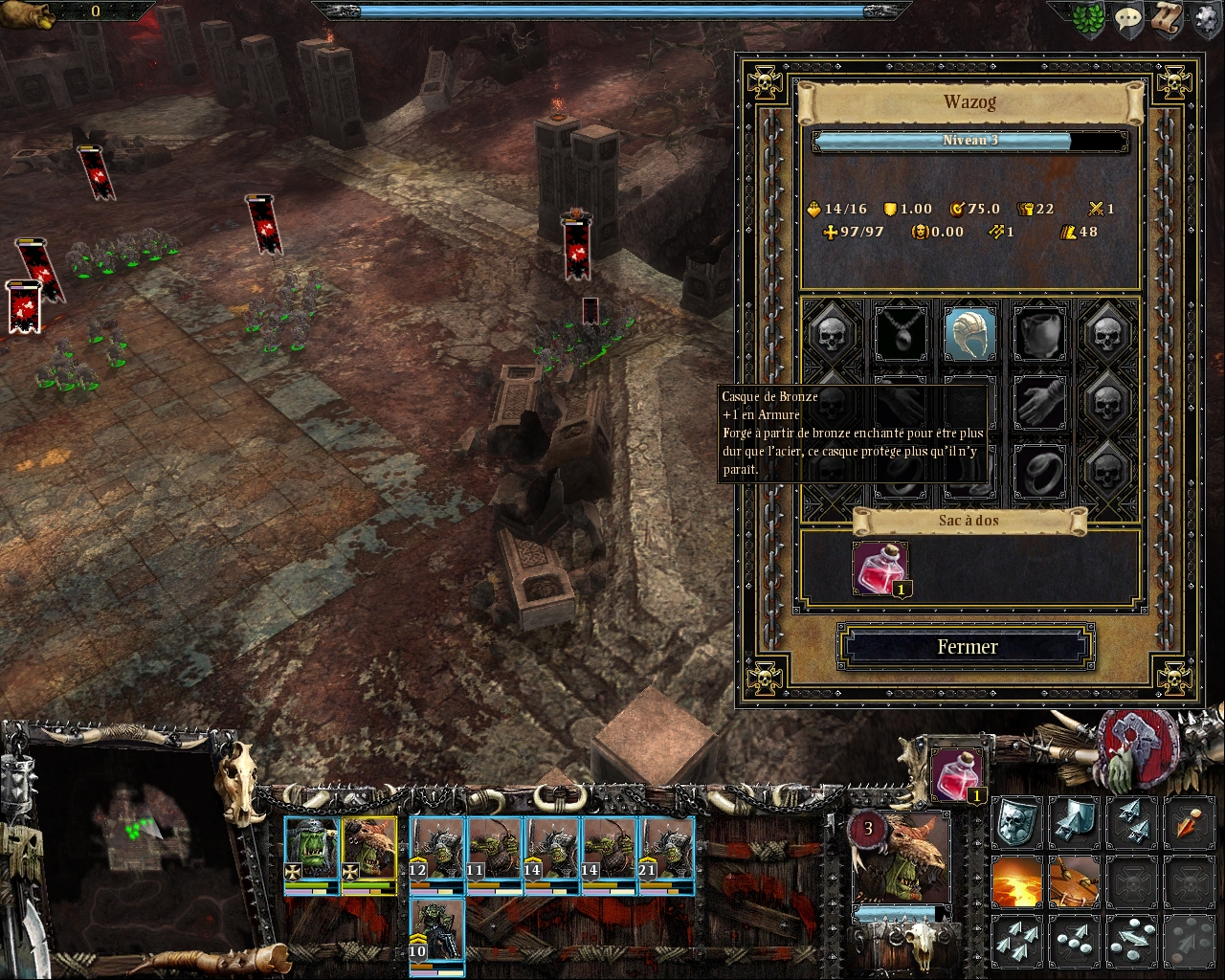Open the parchment scroll objectives
Image resolution: width=1225 pixels, height=980 pixels.
pos(1167,19)
